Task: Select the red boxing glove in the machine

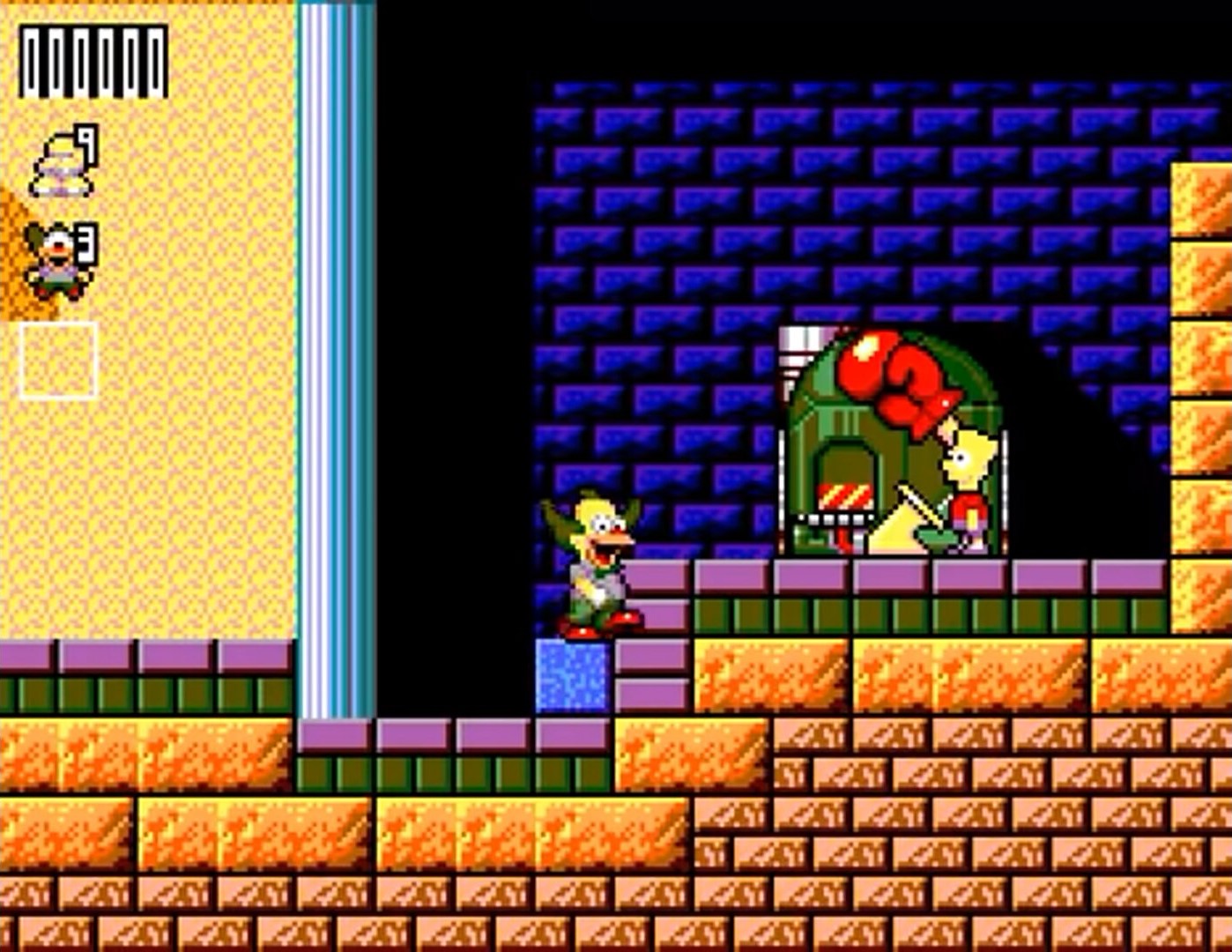Action: pos(890,379)
